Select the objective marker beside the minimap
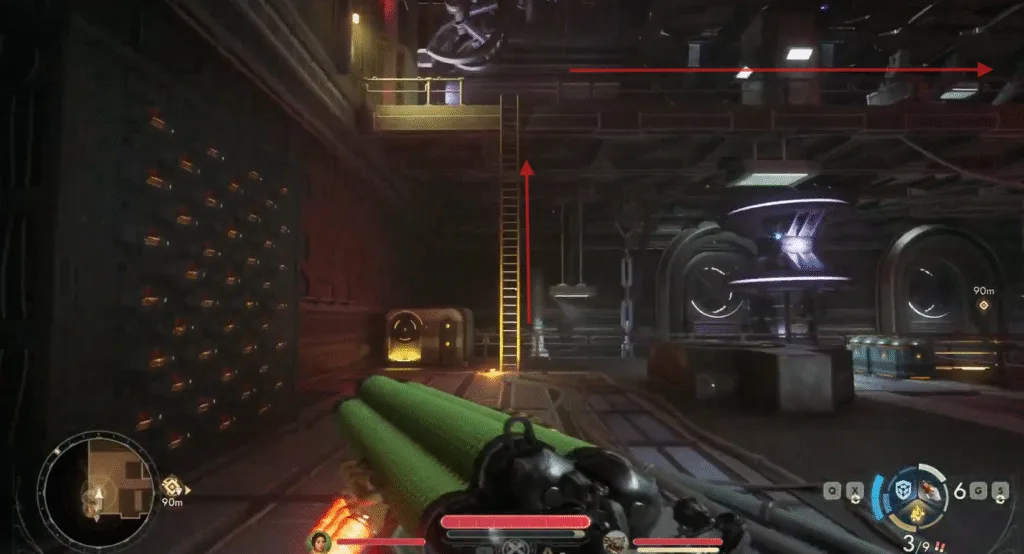 point(172,484)
